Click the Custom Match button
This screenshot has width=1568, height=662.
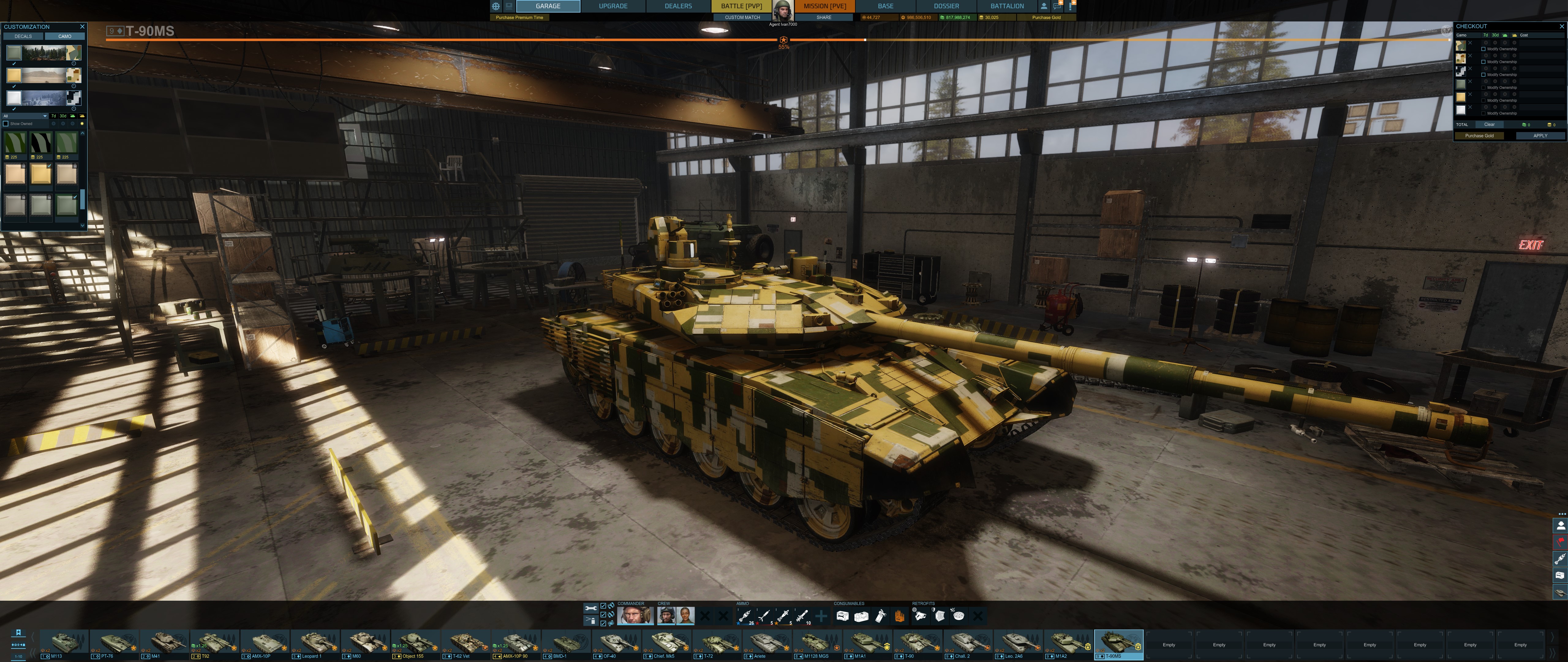[x=742, y=18]
